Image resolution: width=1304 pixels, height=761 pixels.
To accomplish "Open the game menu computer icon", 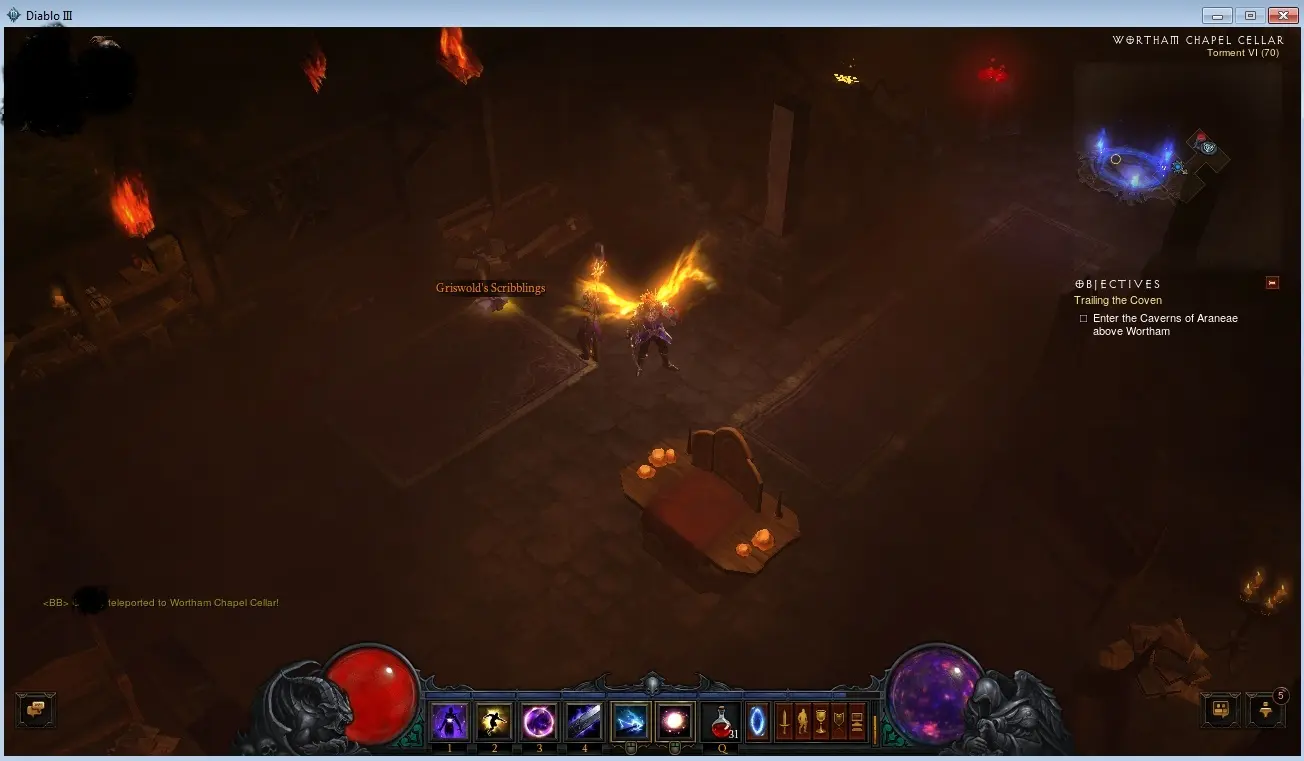I will tap(856, 721).
